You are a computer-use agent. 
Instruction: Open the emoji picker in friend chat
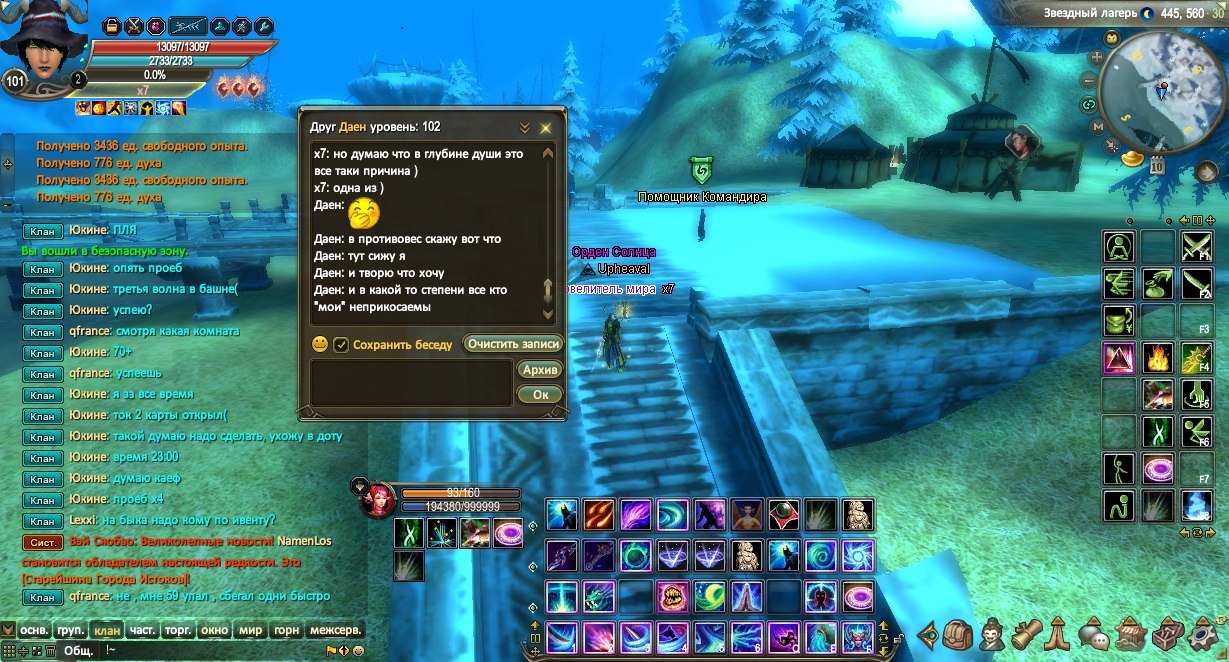(320, 344)
